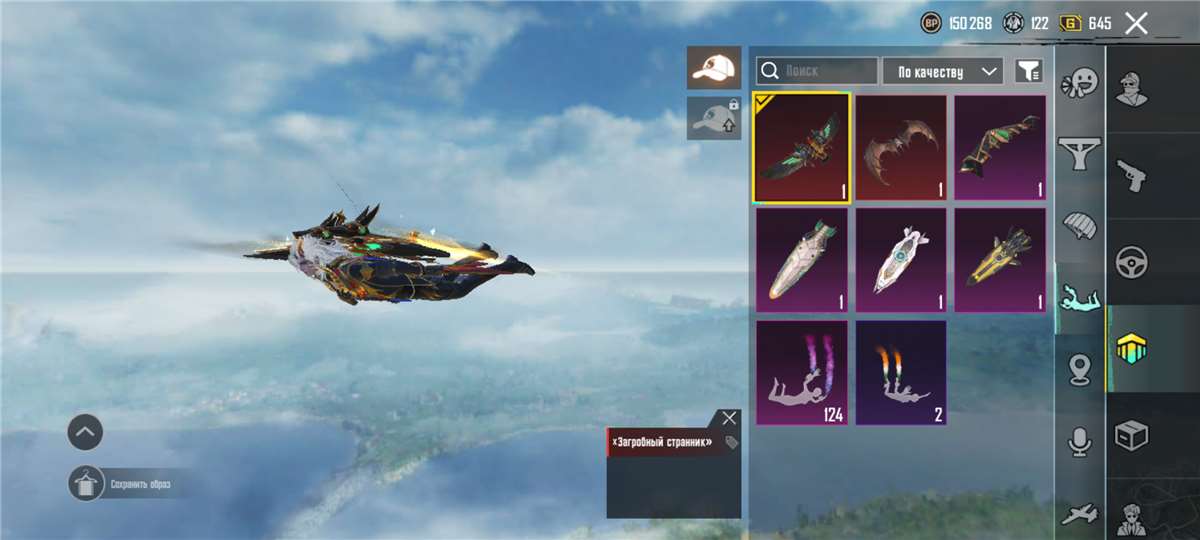
Task: Choose the orange-green smoke trail item
Action: coord(901,372)
